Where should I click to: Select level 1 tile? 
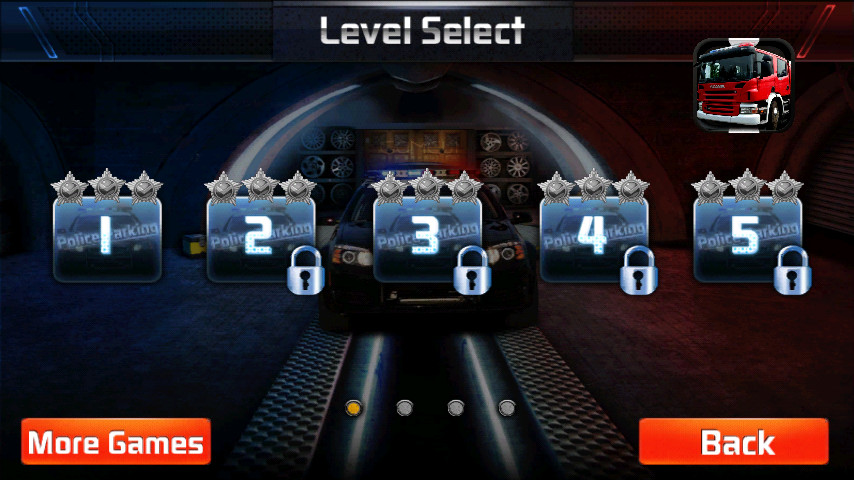107,238
